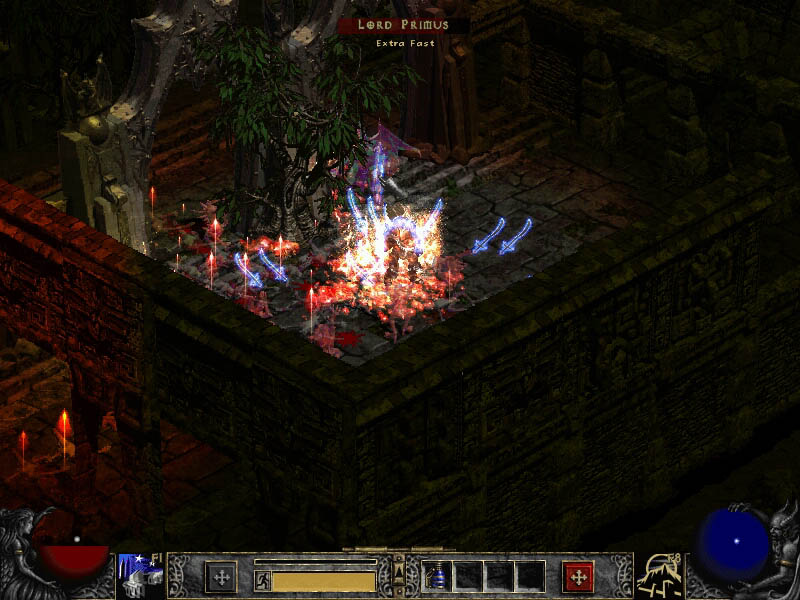Screen dimensions: 800x600
Task: Click the red skill points button
Action: coord(579,577)
